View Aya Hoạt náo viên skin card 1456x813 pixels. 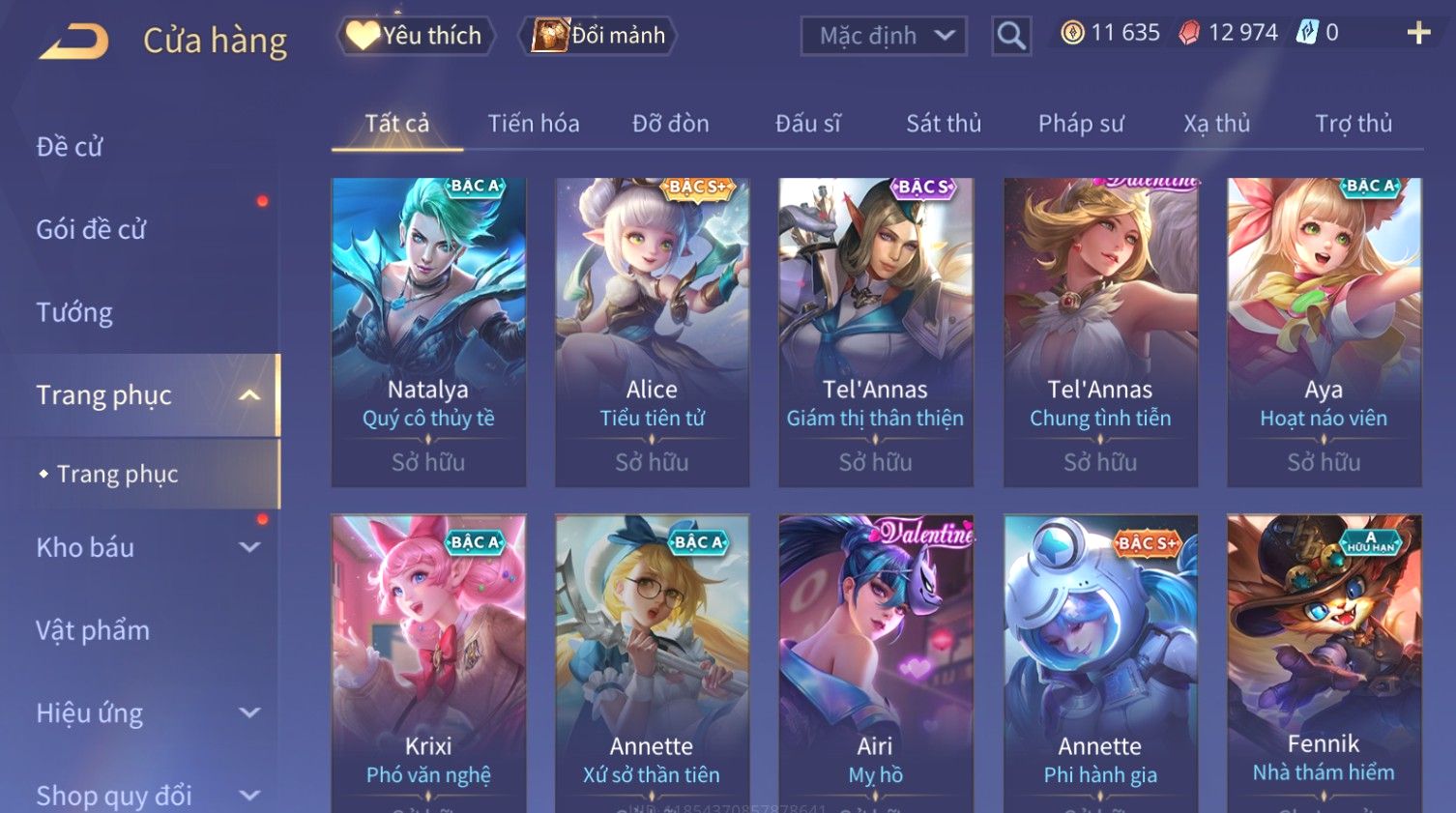[1324, 331]
